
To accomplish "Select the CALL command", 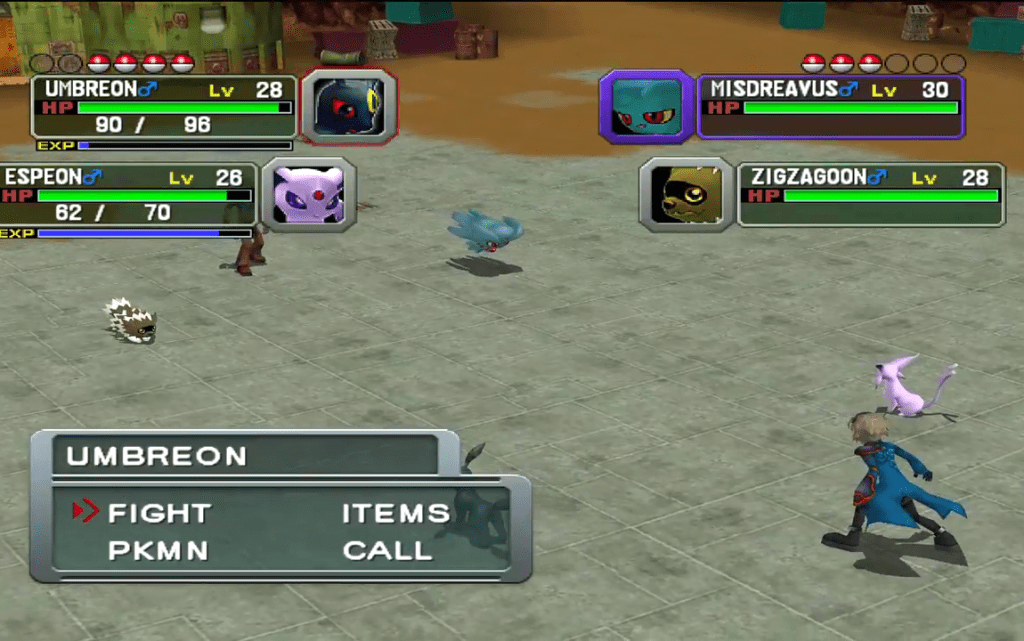I will tap(388, 551).
